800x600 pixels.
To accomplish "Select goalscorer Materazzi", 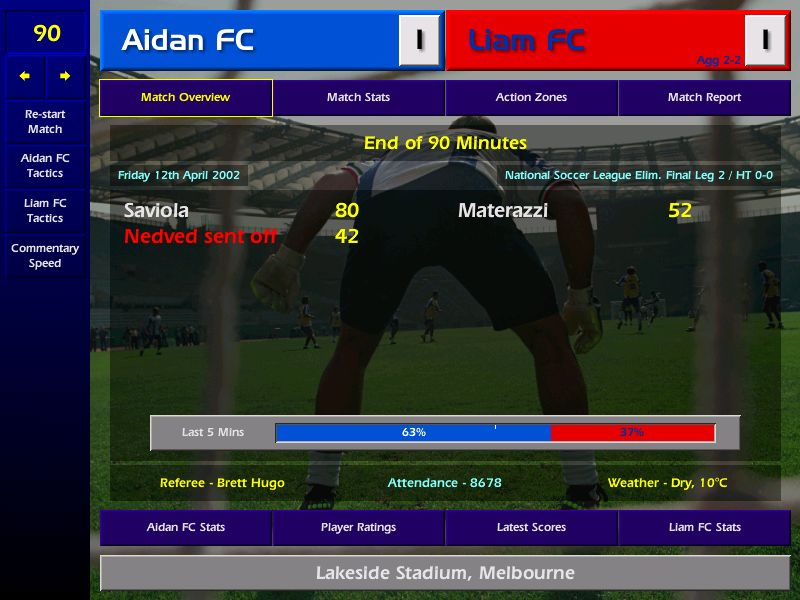I will pos(503,211).
